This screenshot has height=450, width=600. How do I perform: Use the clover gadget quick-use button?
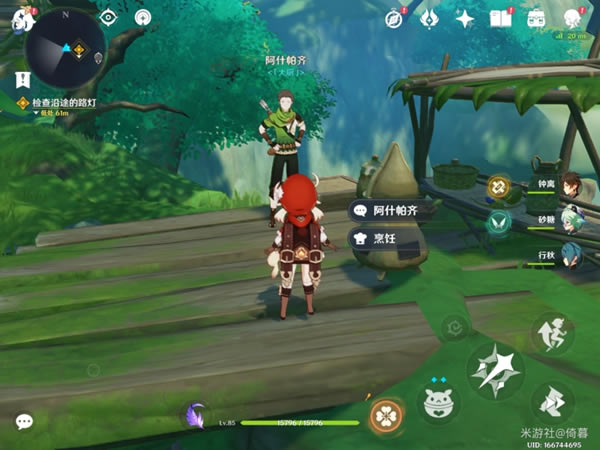[x=385, y=416]
